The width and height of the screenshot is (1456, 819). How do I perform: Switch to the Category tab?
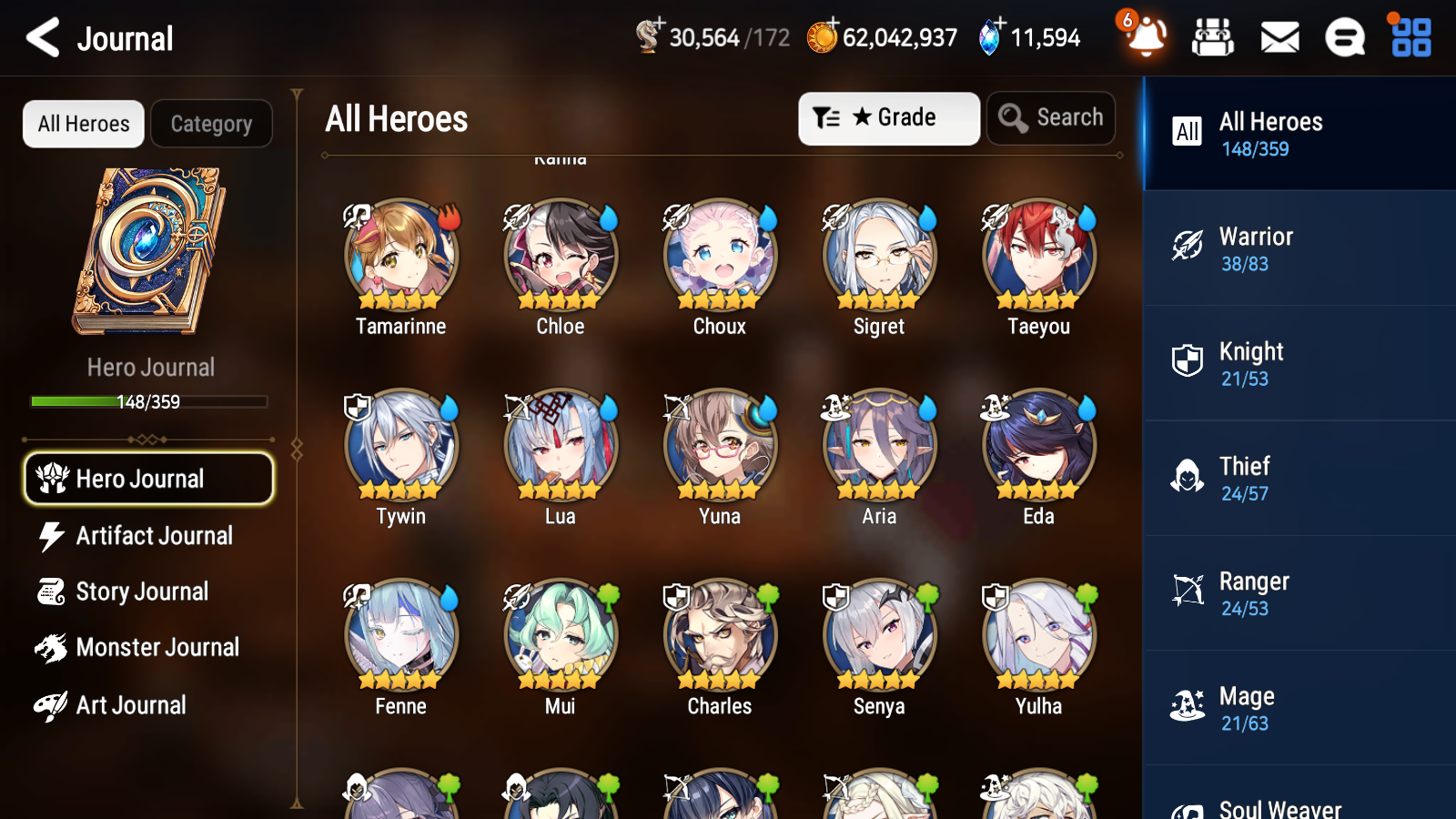pos(211,124)
